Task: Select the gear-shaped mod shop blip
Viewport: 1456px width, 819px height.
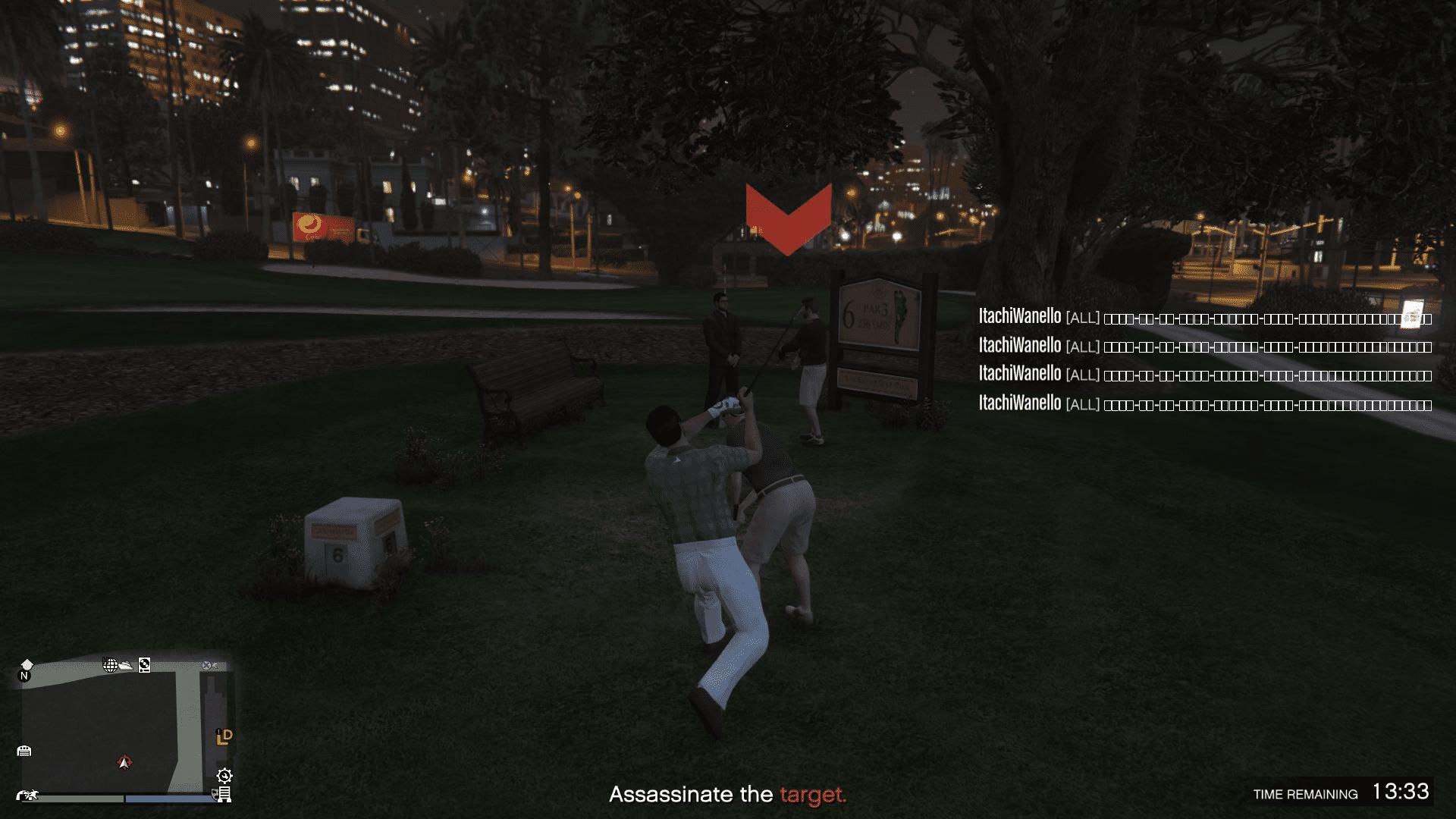Action: pos(224,776)
